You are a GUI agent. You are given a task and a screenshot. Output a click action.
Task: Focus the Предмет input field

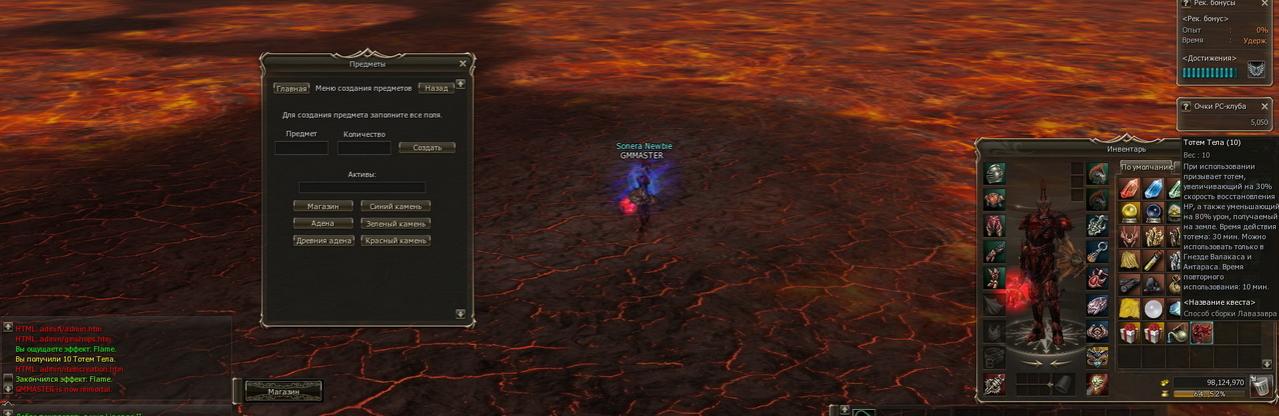click(x=301, y=148)
